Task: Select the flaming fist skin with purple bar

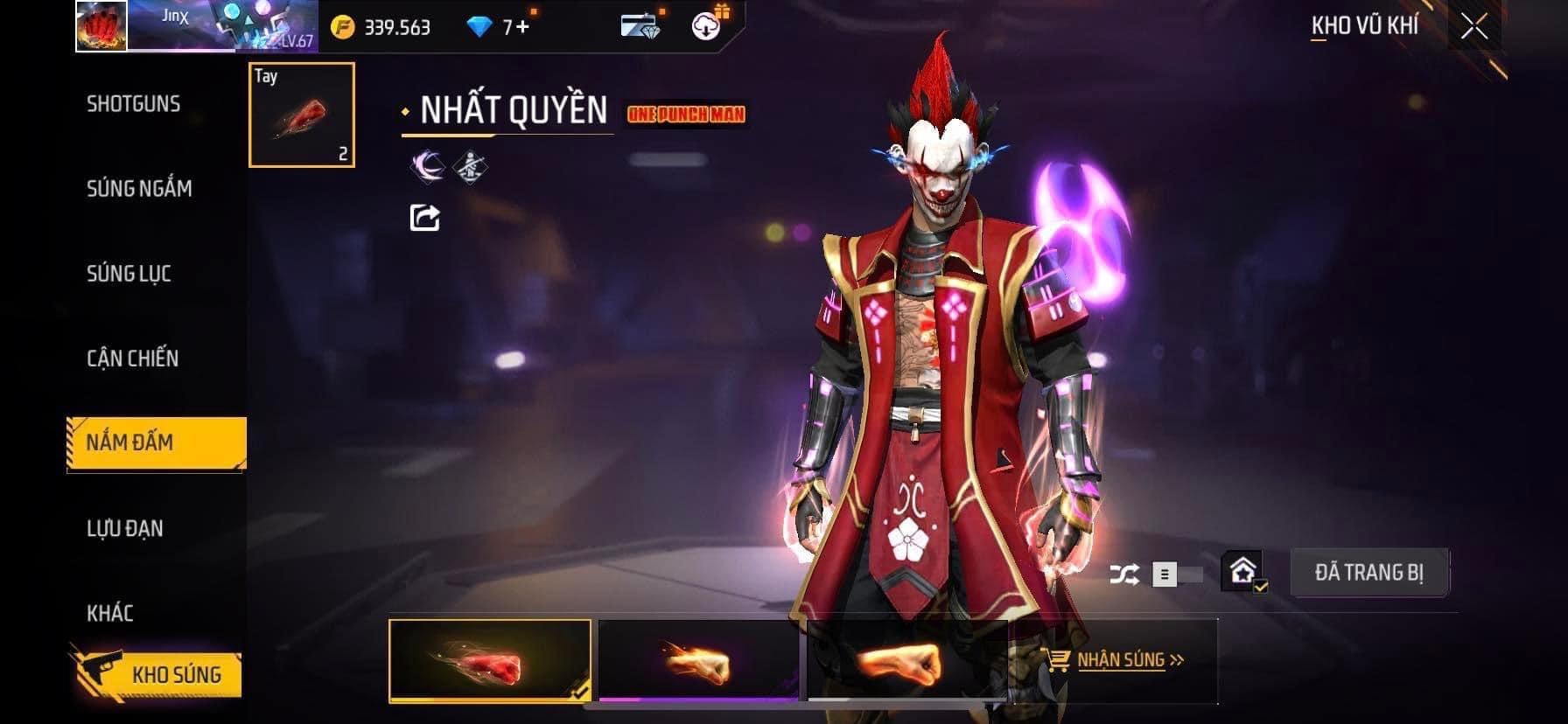Action: pos(698,660)
